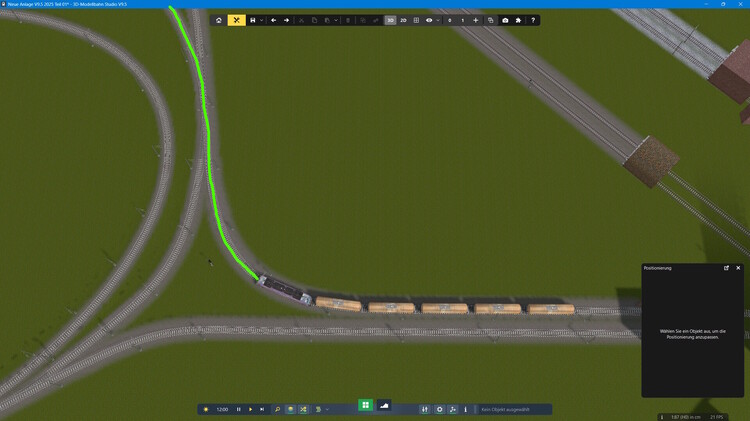The height and width of the screenshot is (421, 750).
Task: Open the terrain landscape editor button
Action: click(x=384, y=405)
